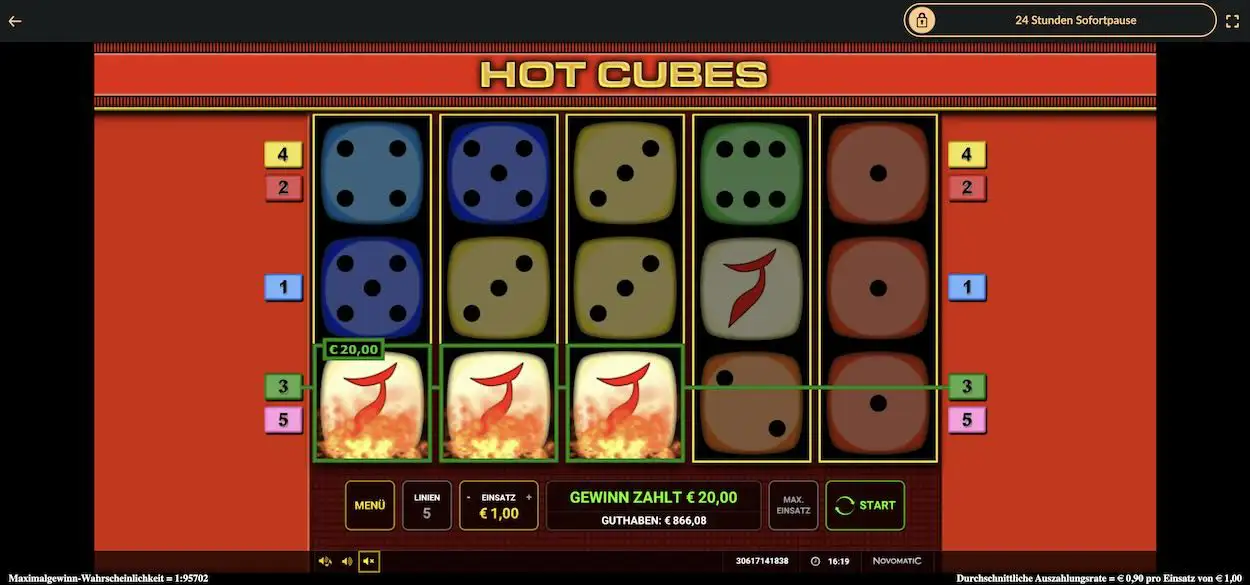Pick the pink line 5 marker on left

tap(283, 420)
